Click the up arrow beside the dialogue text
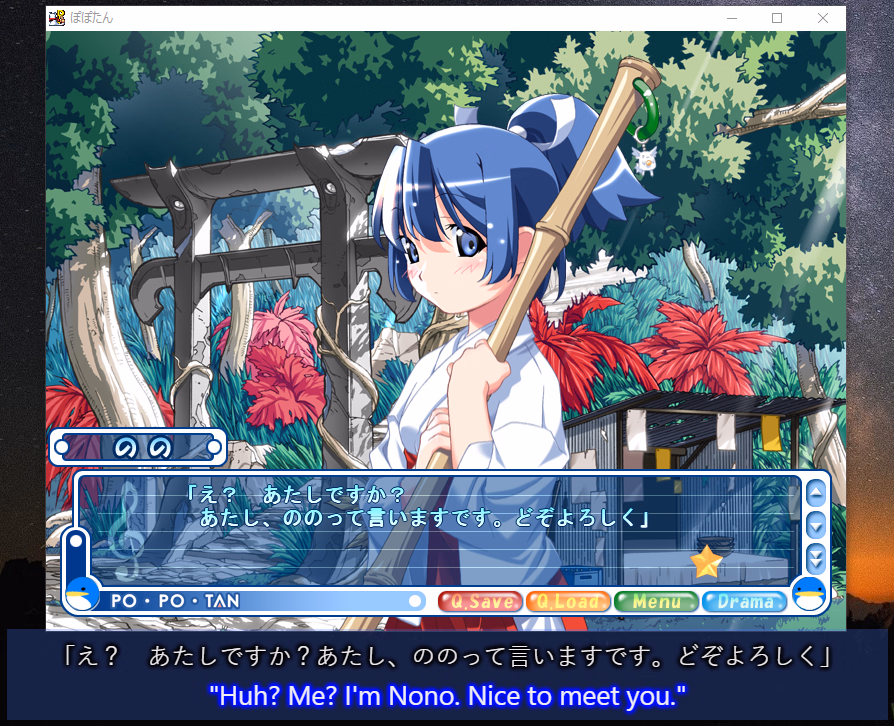The image size is (894, 726). point(815,492)
